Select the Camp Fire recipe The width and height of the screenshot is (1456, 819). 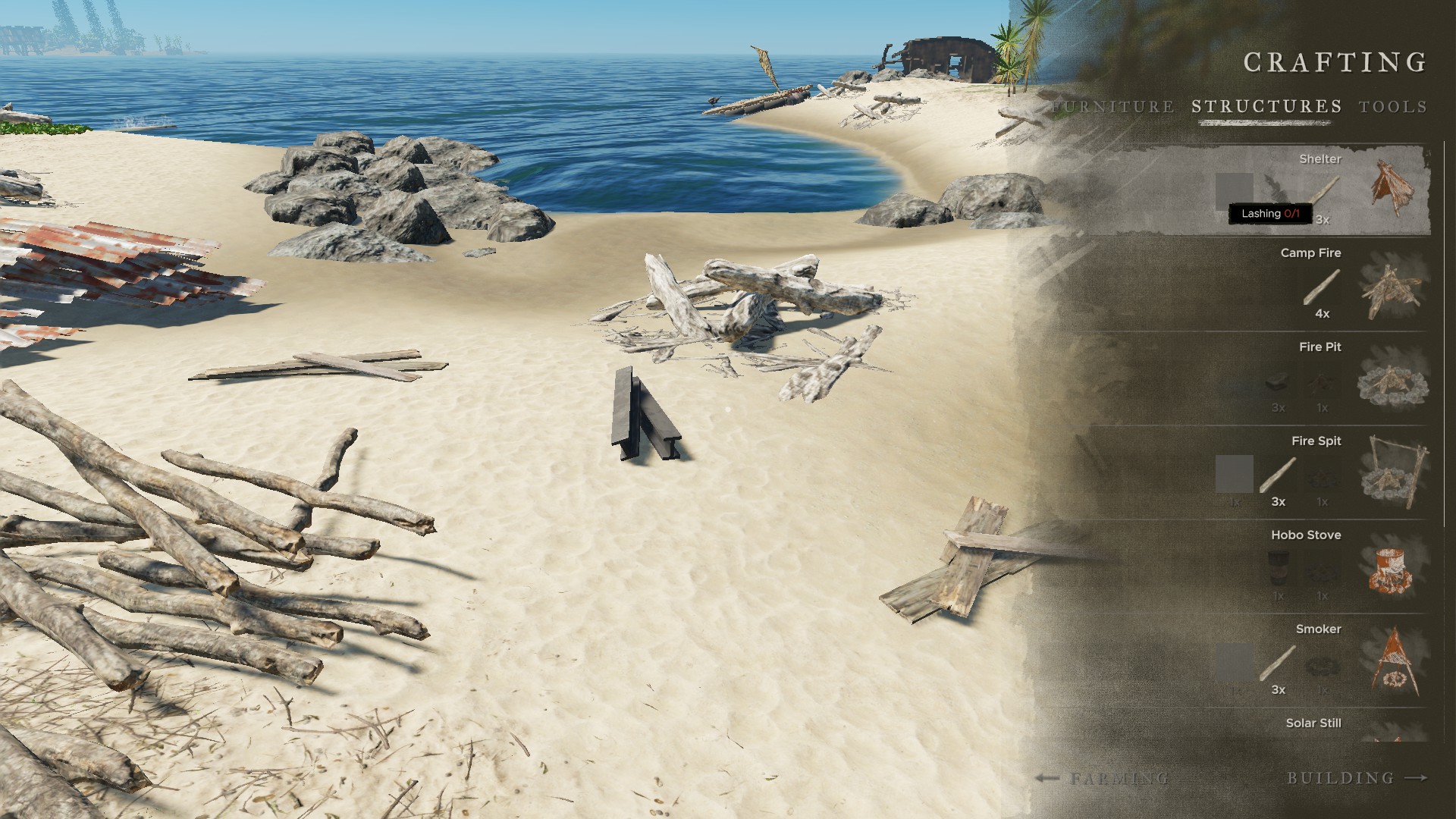[x=1392, y=289]
